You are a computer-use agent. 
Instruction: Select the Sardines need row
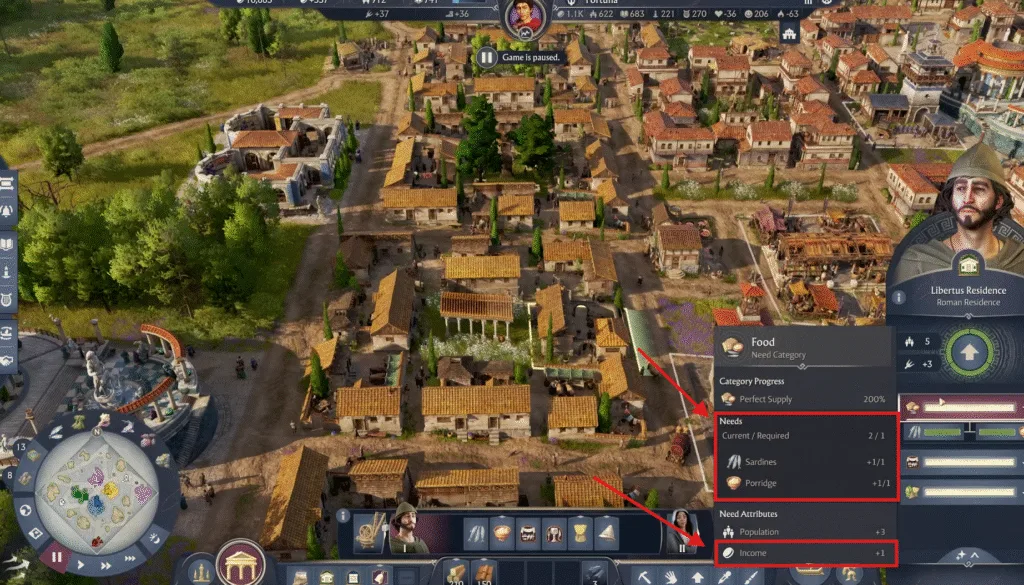tap(805, 462)
